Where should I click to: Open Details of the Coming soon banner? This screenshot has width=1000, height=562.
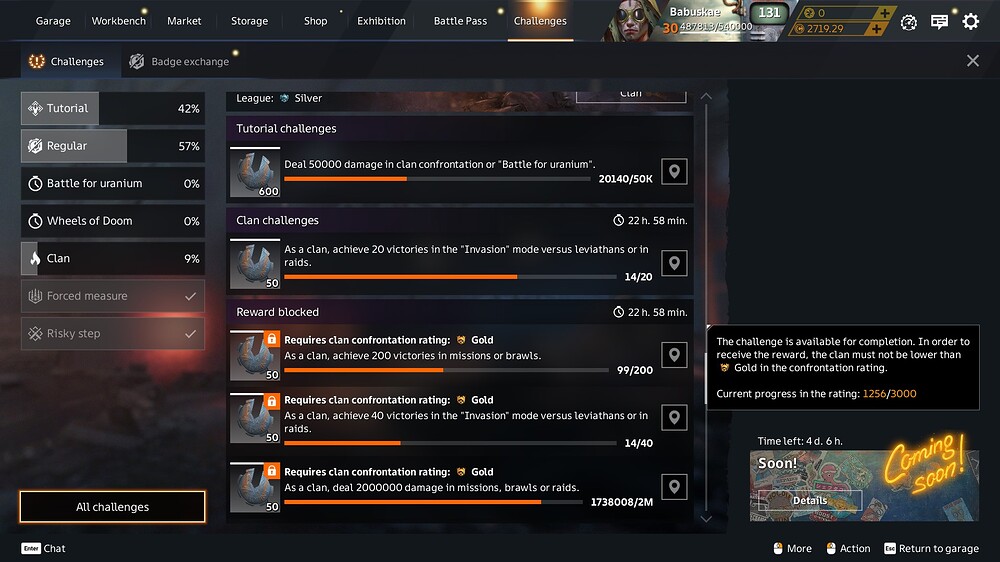[810, 501]
